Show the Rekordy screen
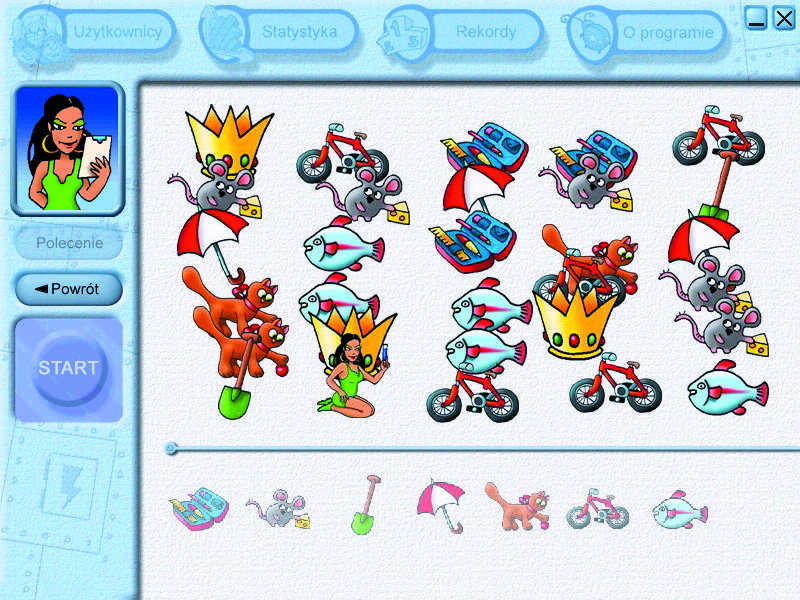Image resolution: width=800 pixels, height=600 pixels. (486, 32)
